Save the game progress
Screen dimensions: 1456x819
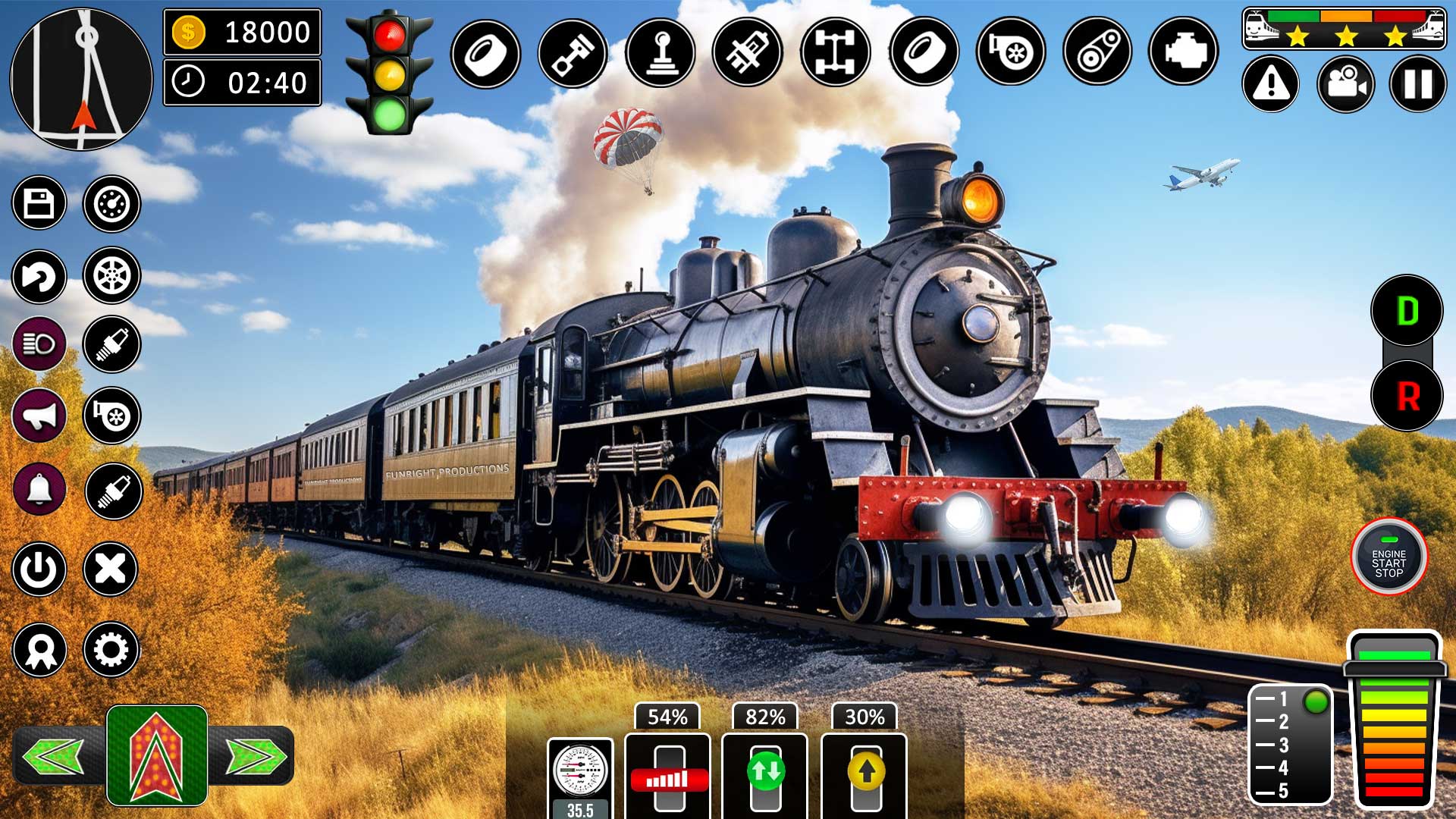[39, 201]
